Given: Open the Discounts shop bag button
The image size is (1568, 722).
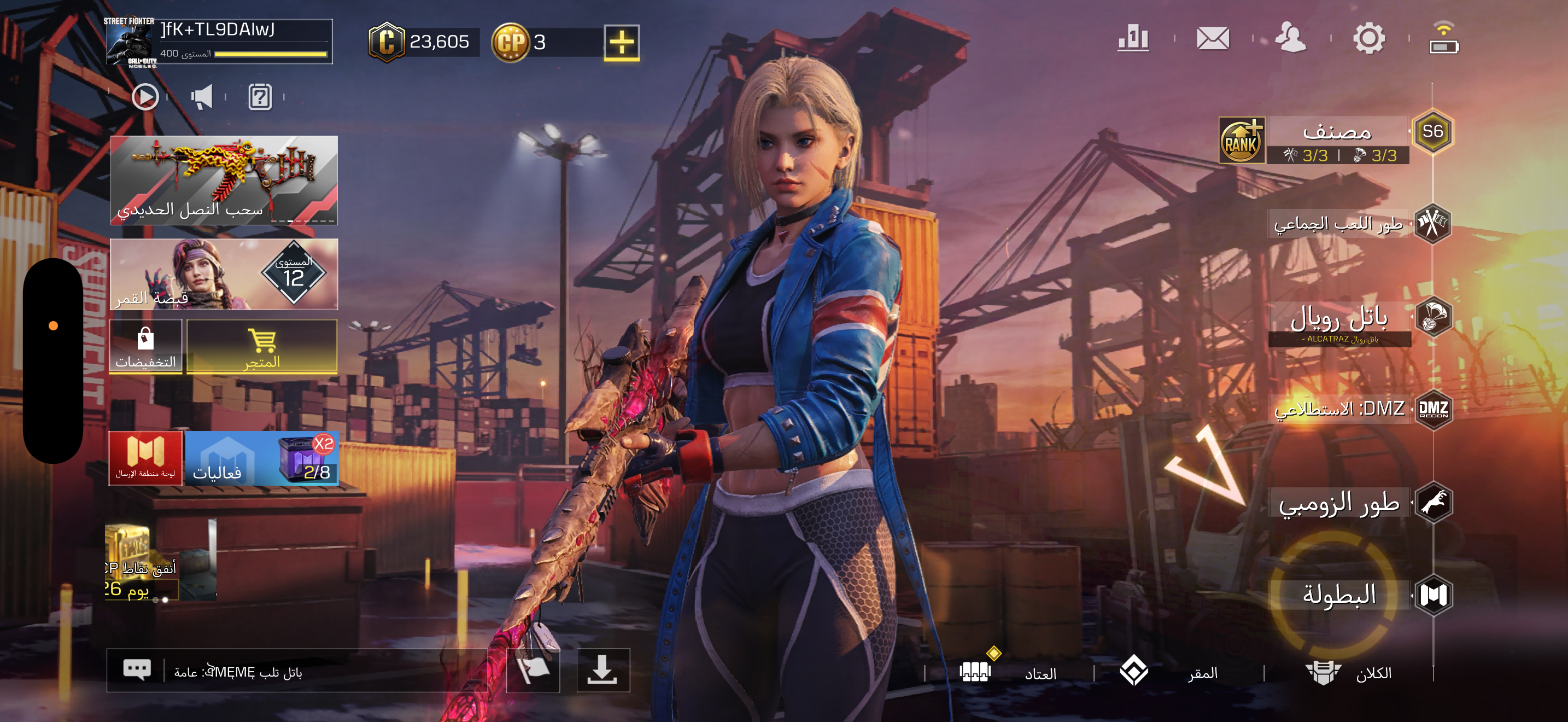Looking at the screenshot, I should pyautogui.click(x=145, y=347).
